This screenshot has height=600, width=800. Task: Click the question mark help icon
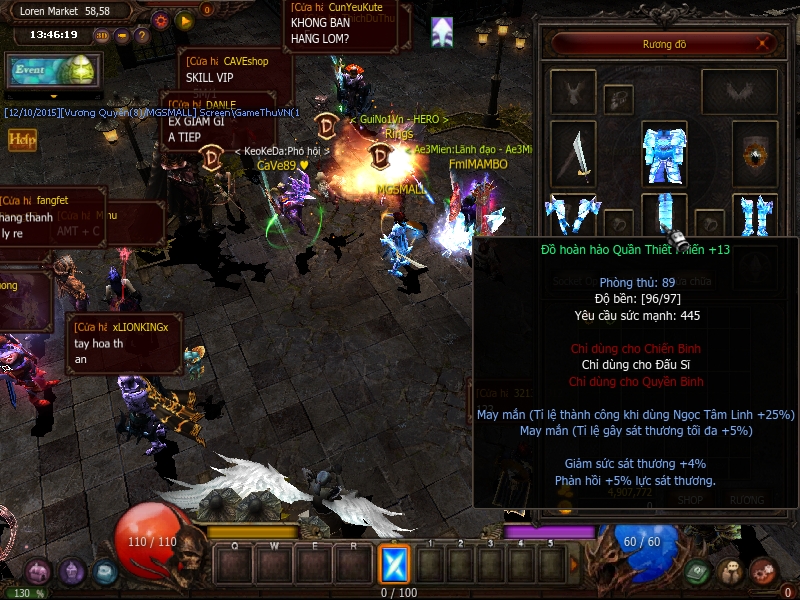tap(142, 35)
